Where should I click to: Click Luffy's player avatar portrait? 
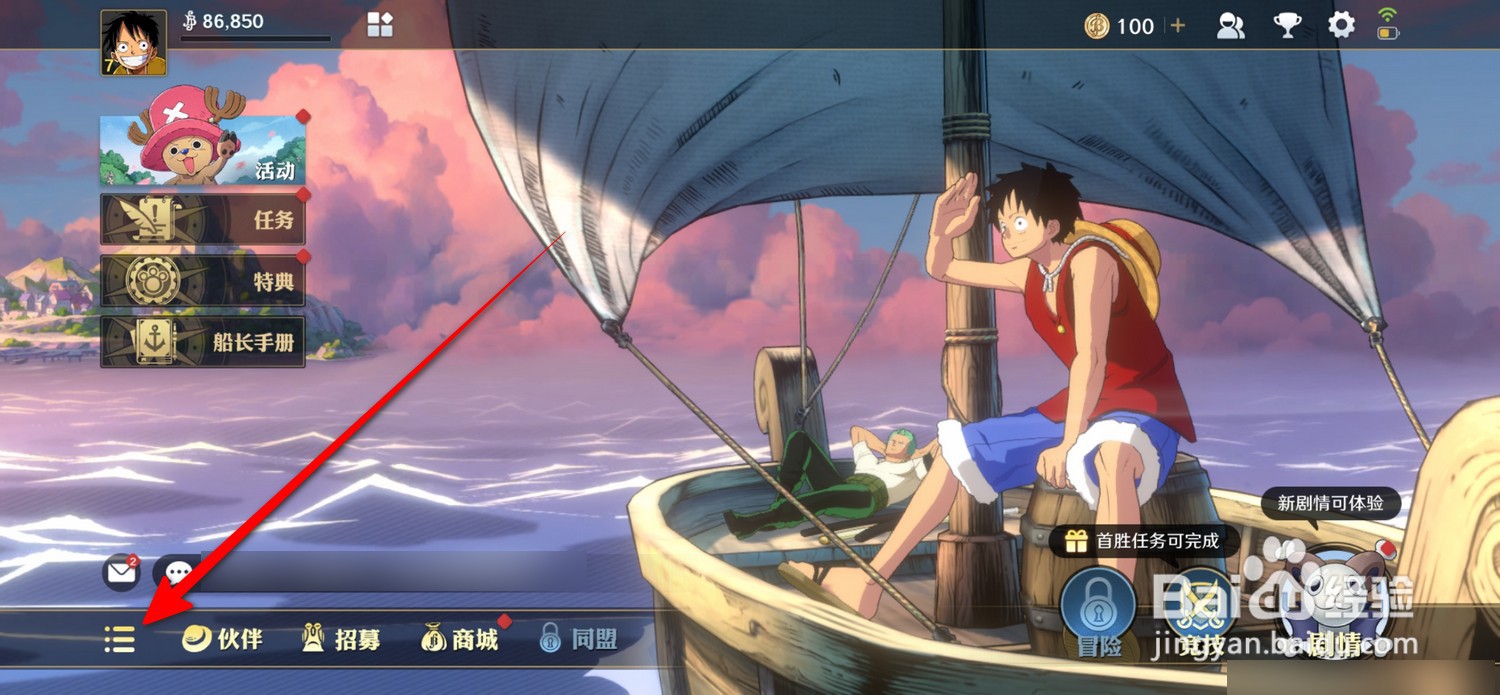(x=133, y=43)
